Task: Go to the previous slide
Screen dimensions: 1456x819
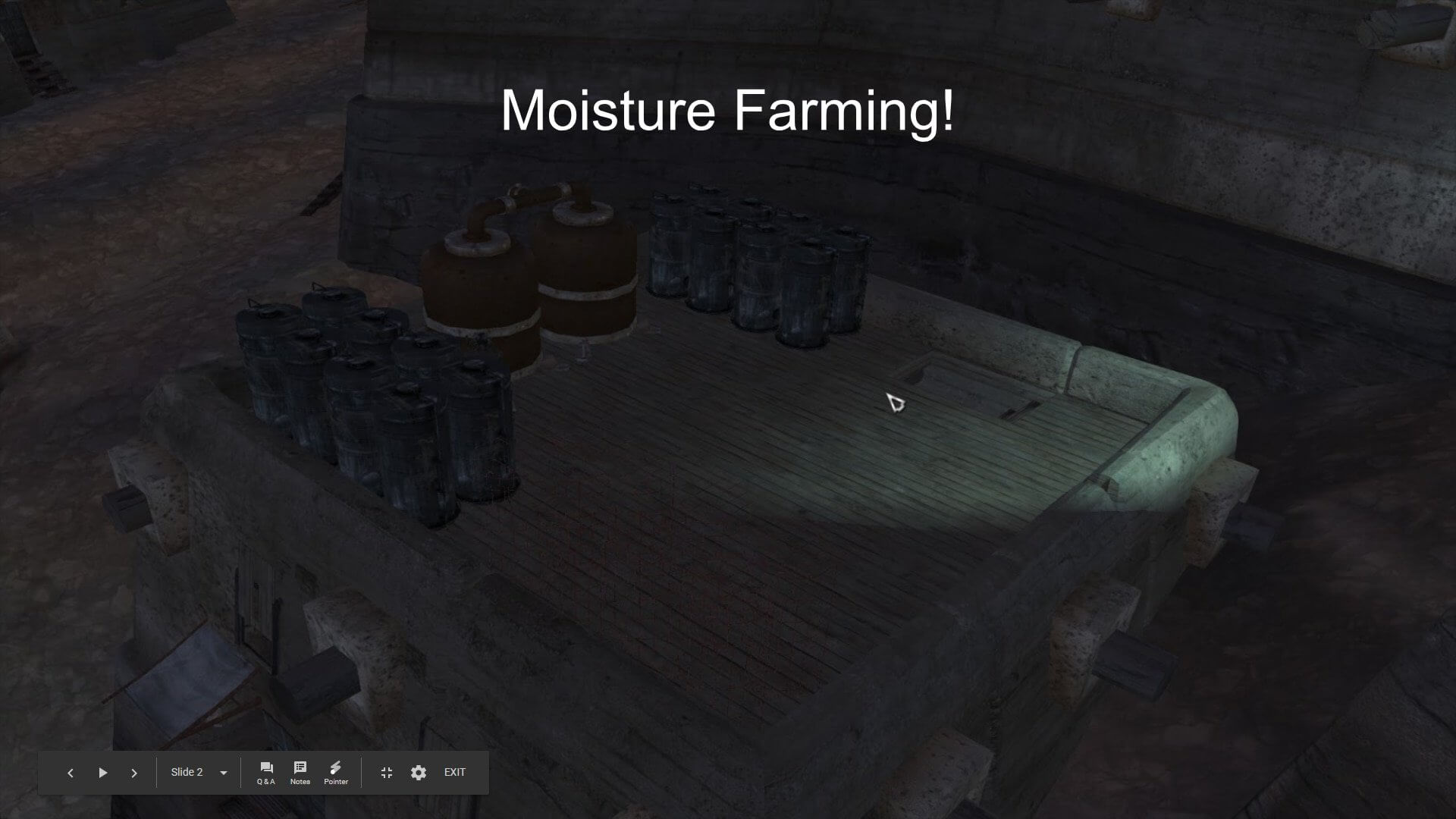Action: pyautogui.click(x=71, y=773)
